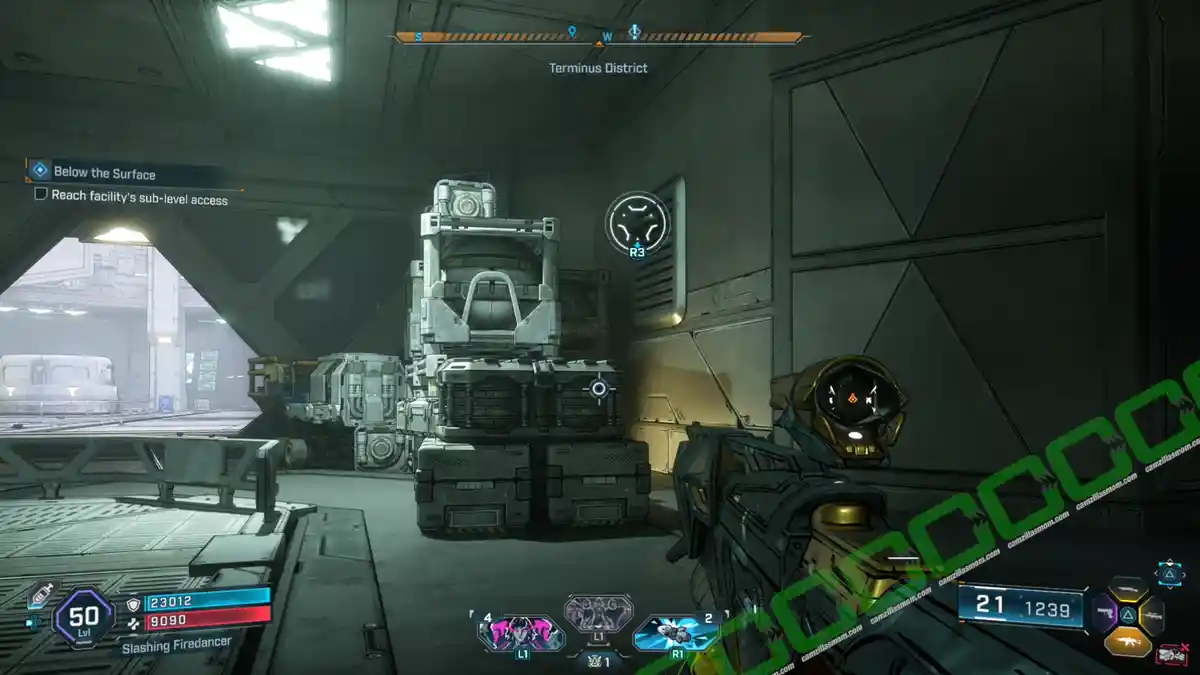Select the highlighted orange rifle weapon slot
The height and width of the screenshot is (675, 1200).
click(x=1128, y=640)
